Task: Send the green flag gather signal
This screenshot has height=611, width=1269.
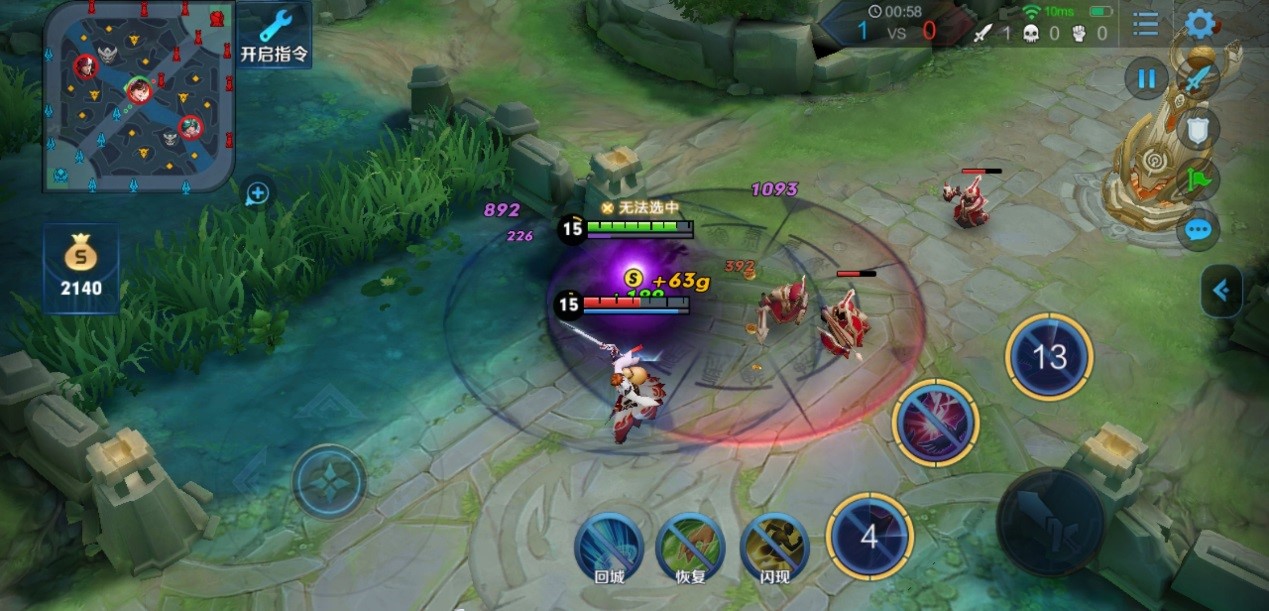Action: point(1198,180)
